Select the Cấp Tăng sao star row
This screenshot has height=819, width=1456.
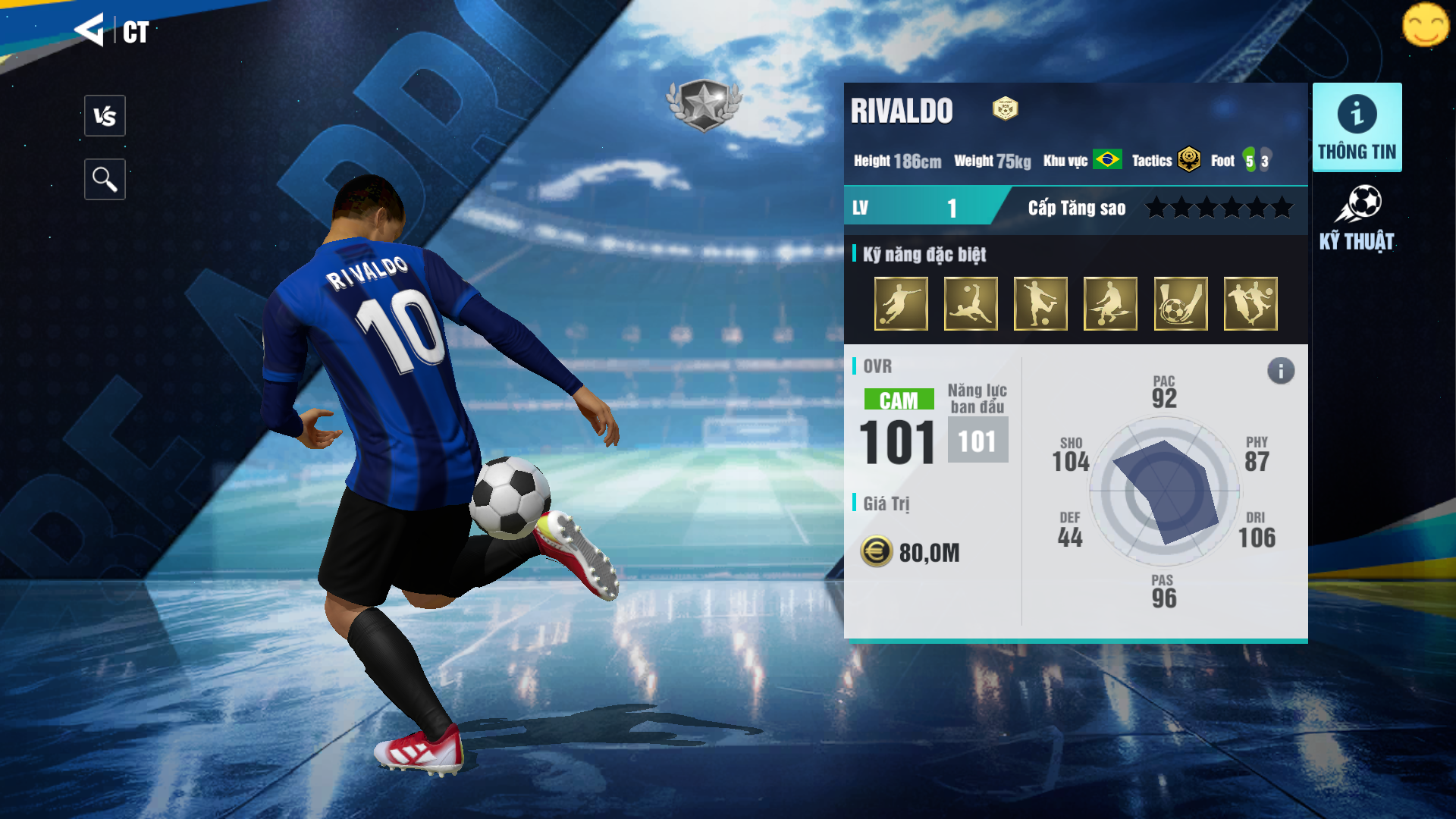(1219, 208)
